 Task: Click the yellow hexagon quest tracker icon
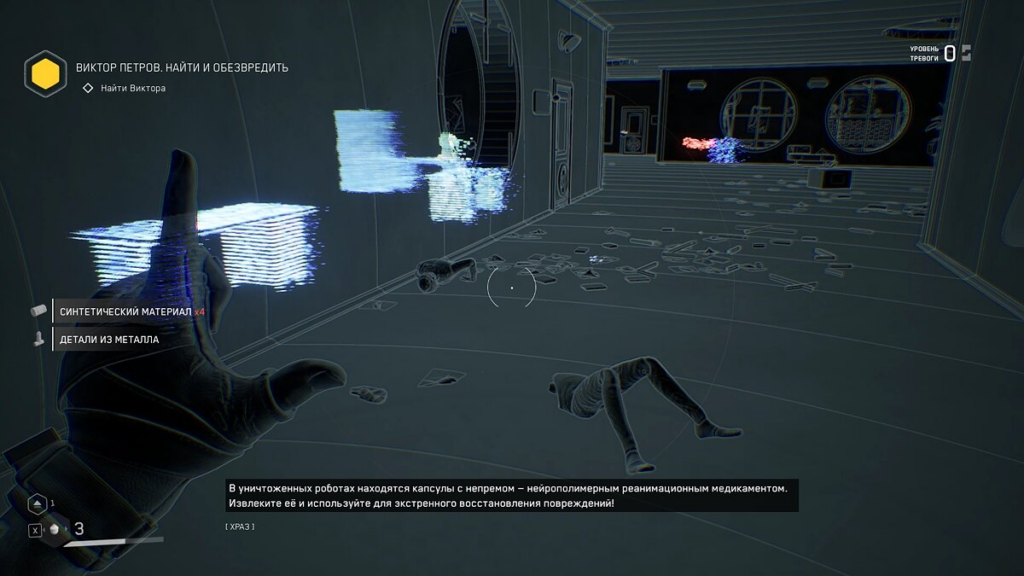(45, 73)
